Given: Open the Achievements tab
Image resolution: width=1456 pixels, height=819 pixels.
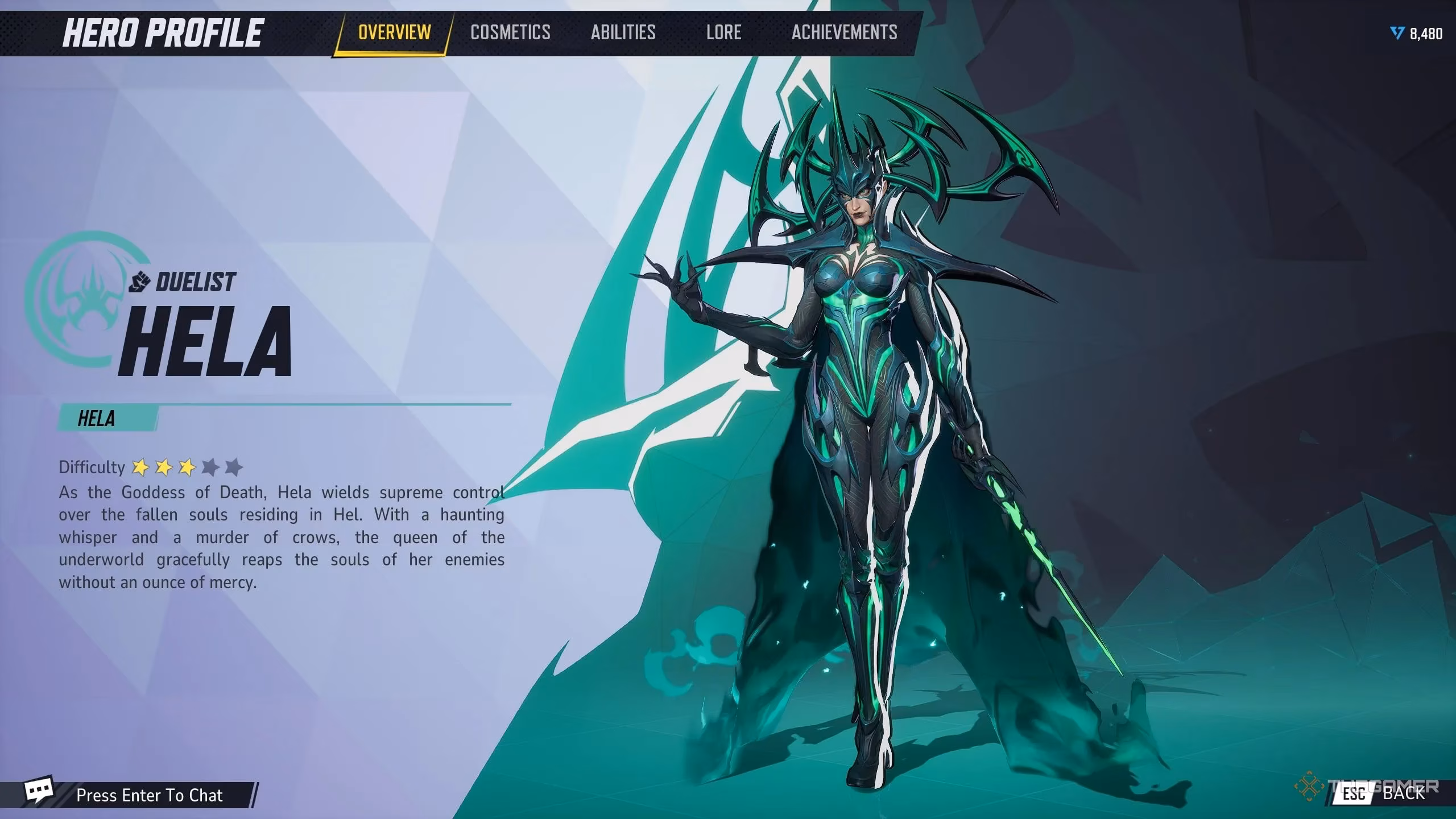Looking at the screenshot, I should click(x=844, y=32).
